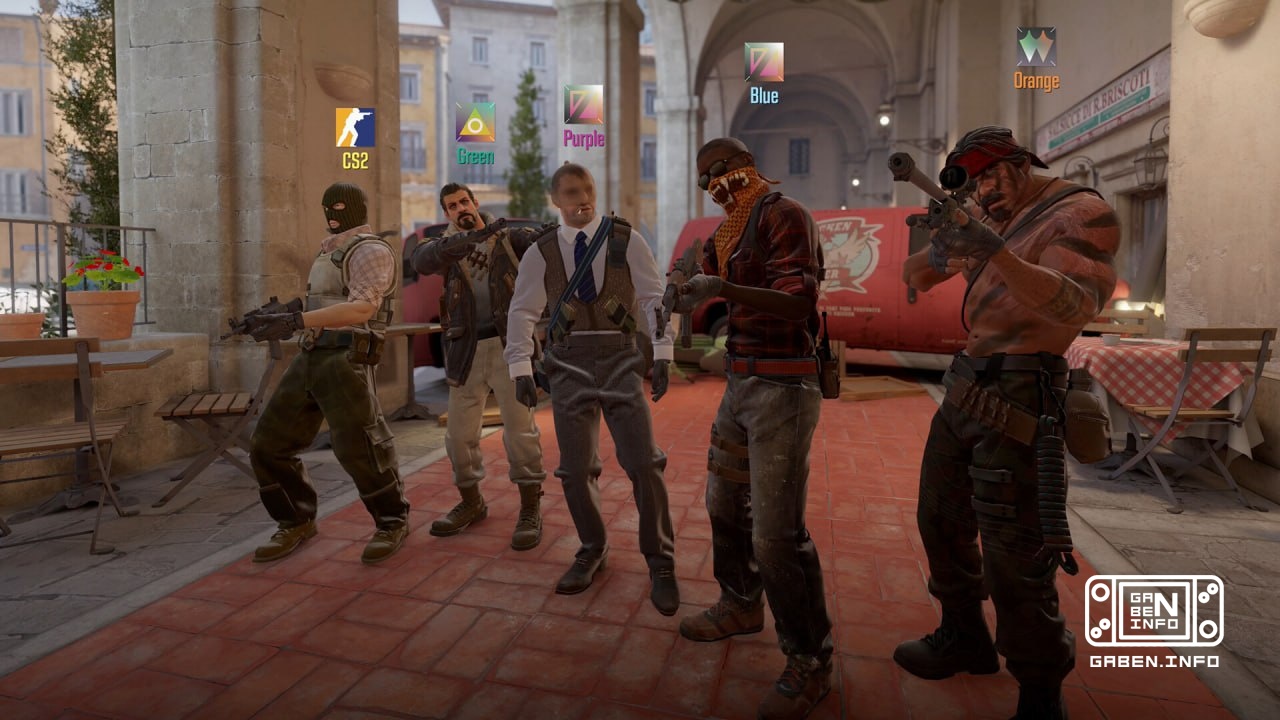This screenshot has width=1280, height=720.
Task: Open the Purple player's avatar
Action: click(x=583, y=104)
